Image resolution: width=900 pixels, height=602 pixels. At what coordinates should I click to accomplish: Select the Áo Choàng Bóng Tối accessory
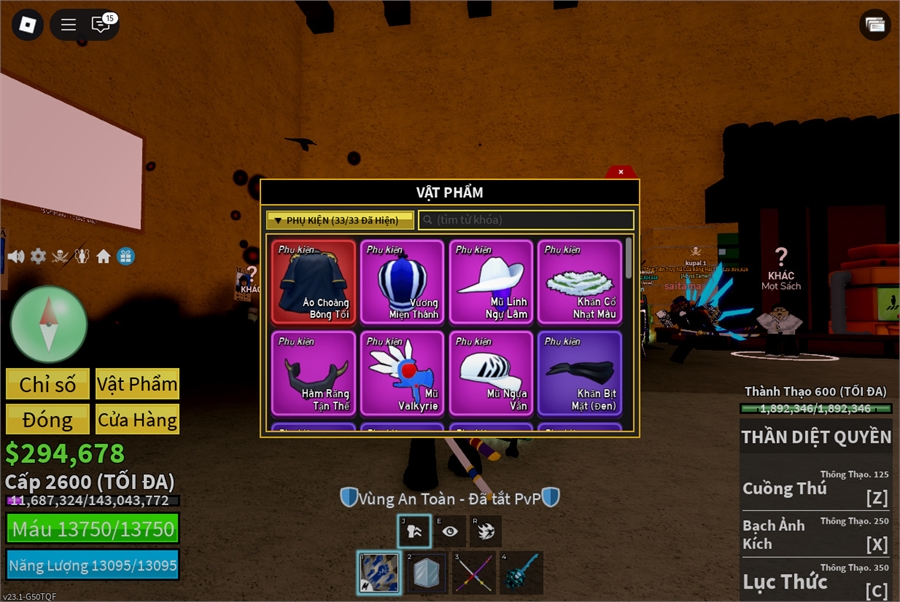tap(313, 281)
